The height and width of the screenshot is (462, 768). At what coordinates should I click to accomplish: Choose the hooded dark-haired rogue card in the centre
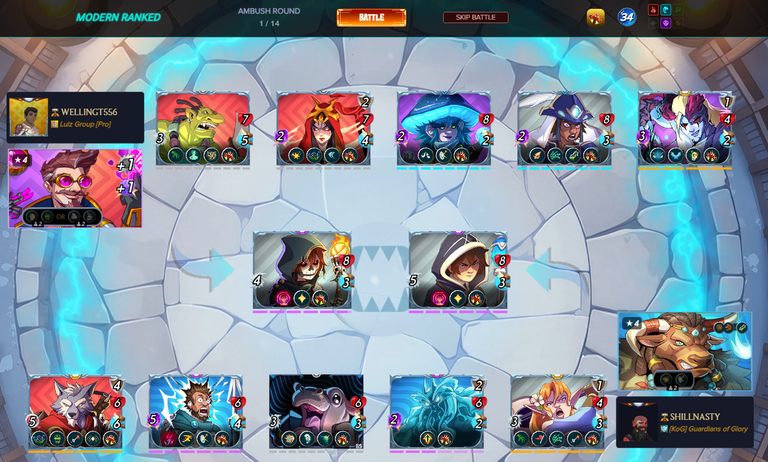pyautogui.click(x=458, y=270)
